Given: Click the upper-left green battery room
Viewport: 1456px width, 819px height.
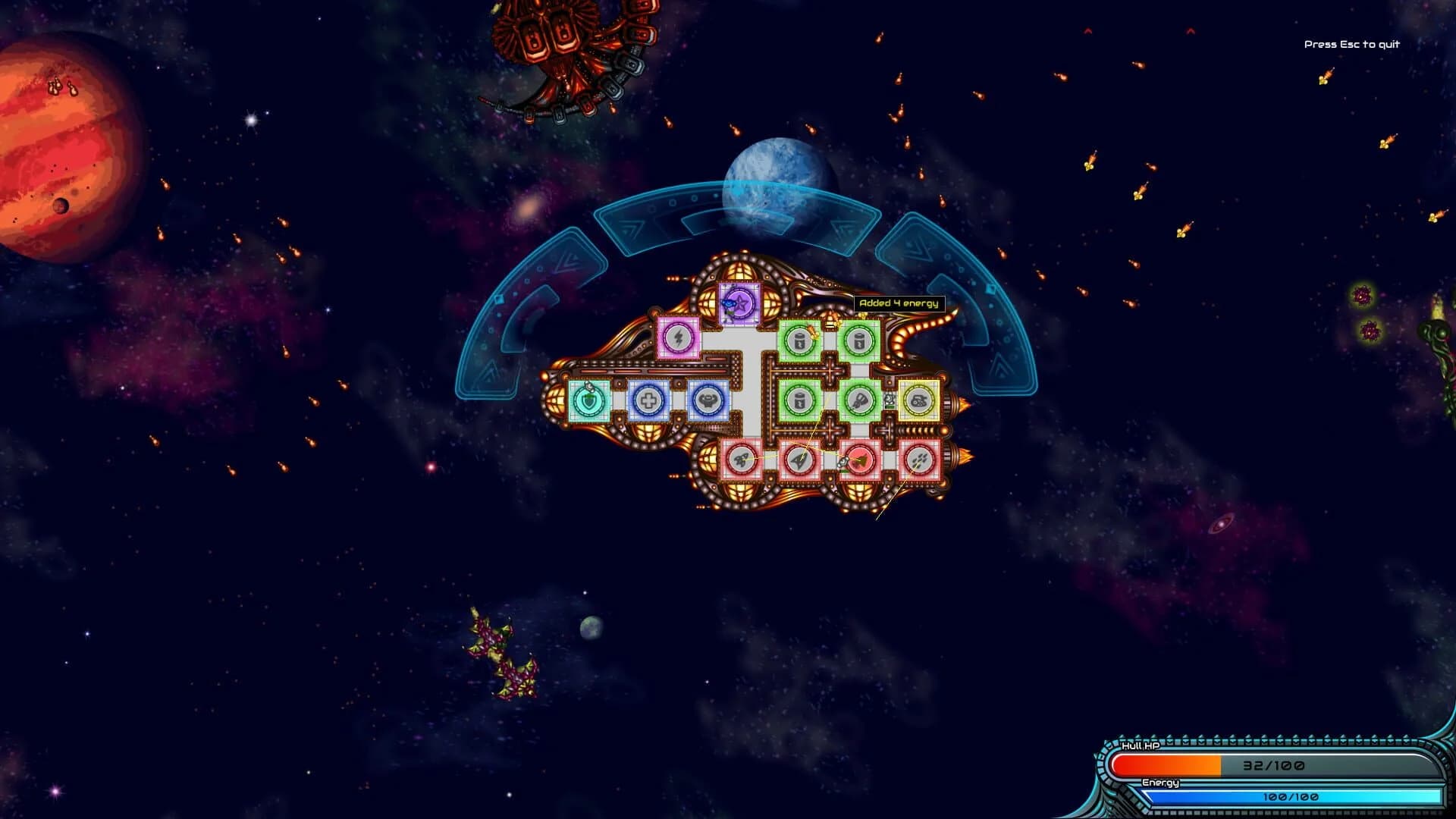Looking at the screenshot, I should (x=799, y=340).
